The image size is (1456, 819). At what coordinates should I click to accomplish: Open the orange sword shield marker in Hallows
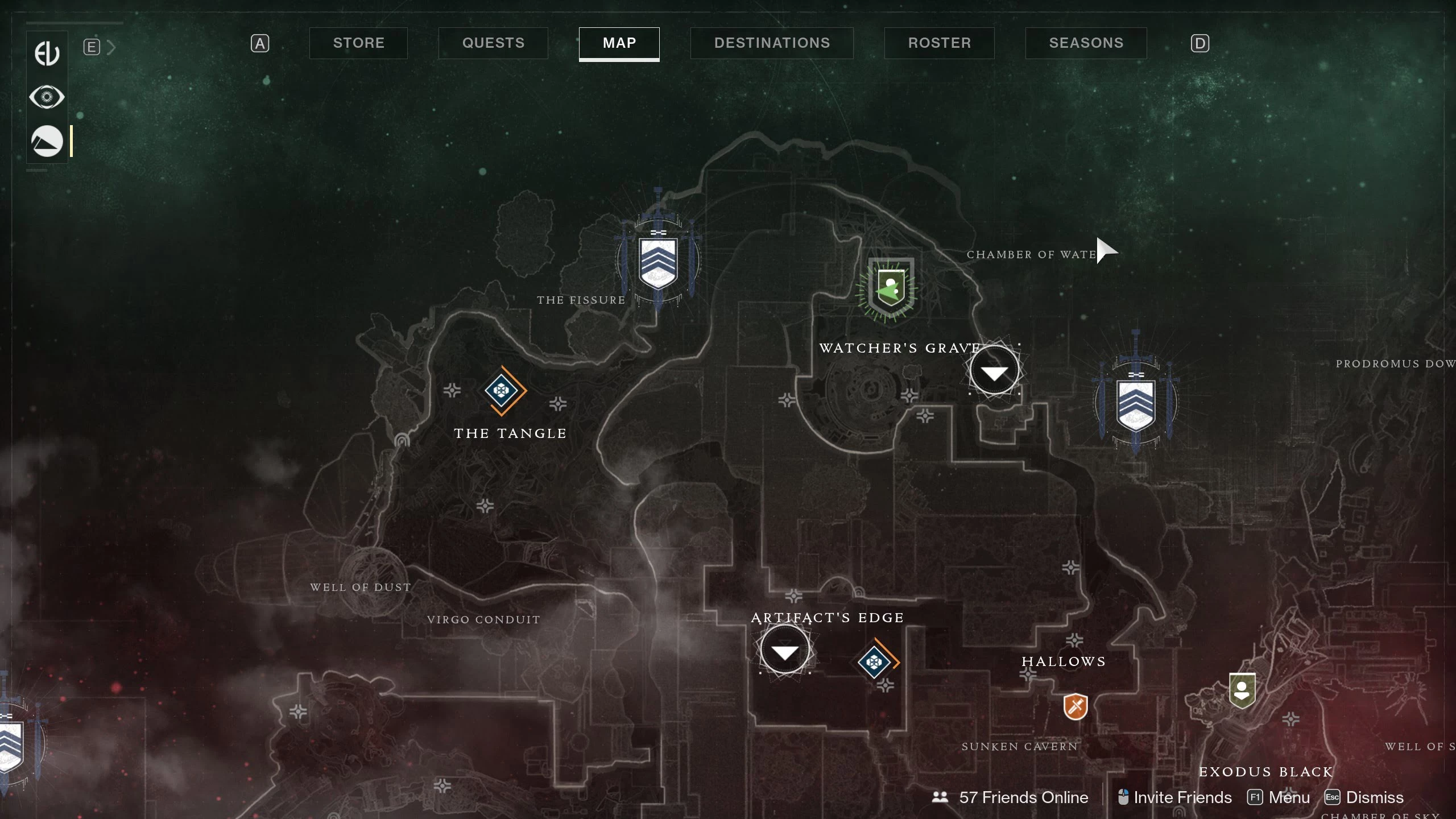(x=1076, y=706)
